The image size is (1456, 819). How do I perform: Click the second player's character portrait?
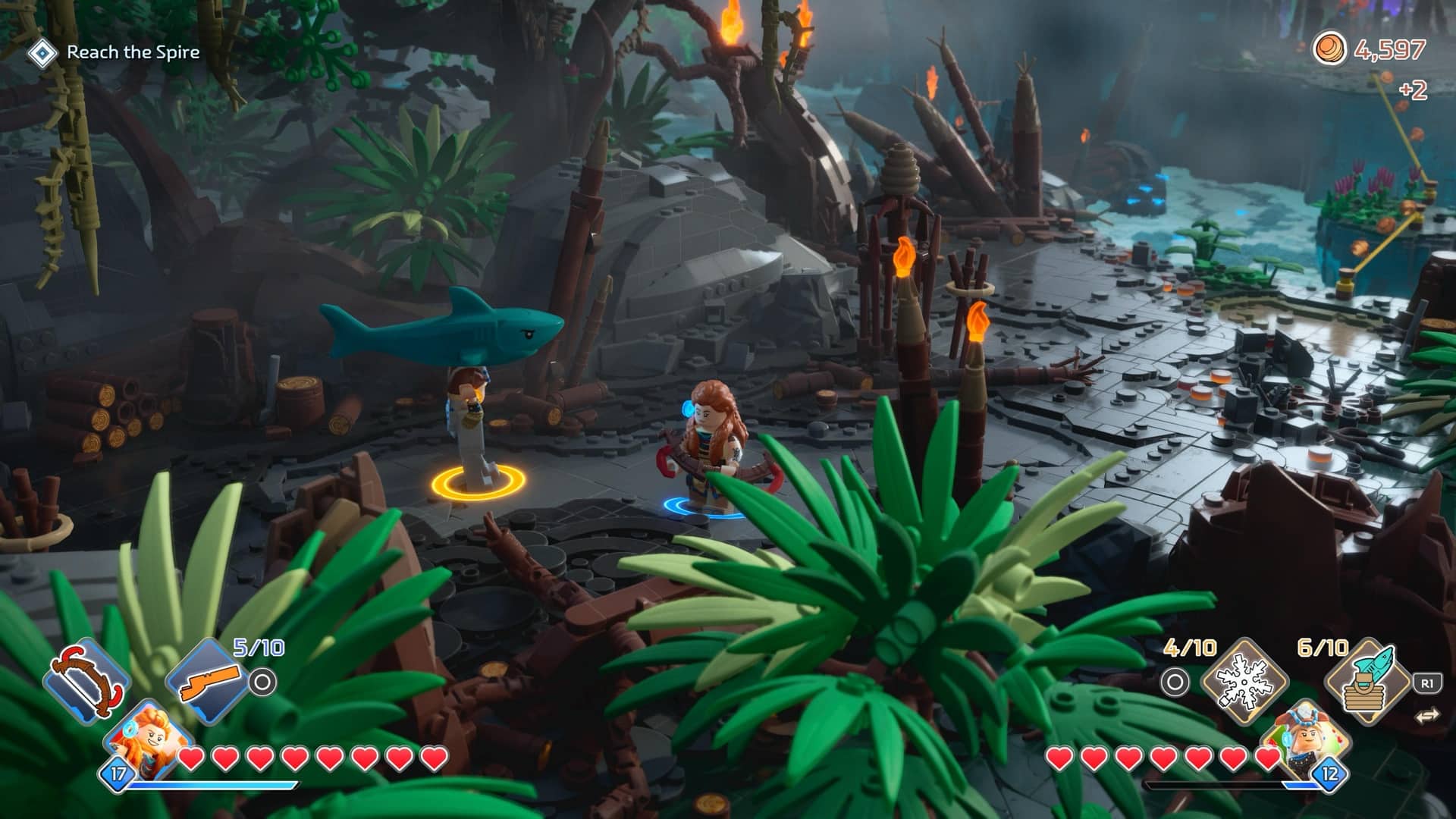[x=1304, y=739]
